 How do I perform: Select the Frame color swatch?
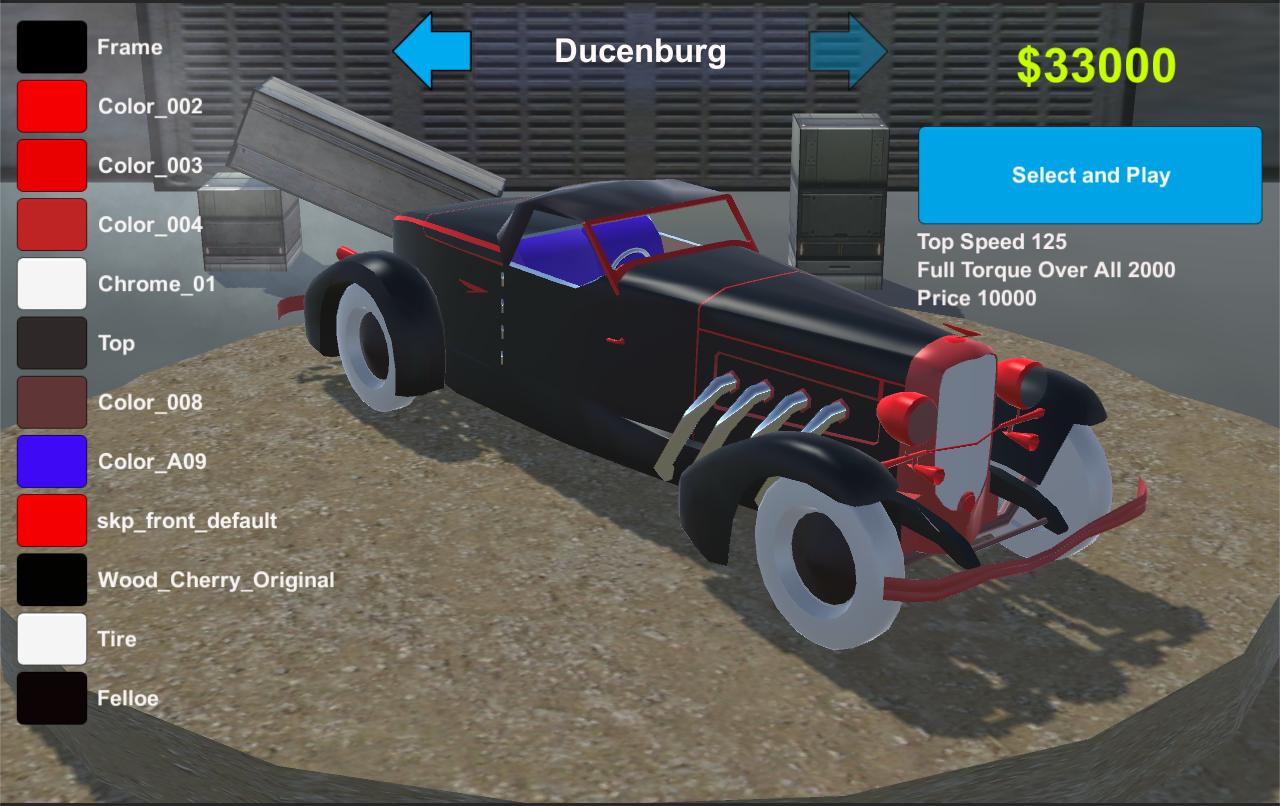tap(51, 46)
